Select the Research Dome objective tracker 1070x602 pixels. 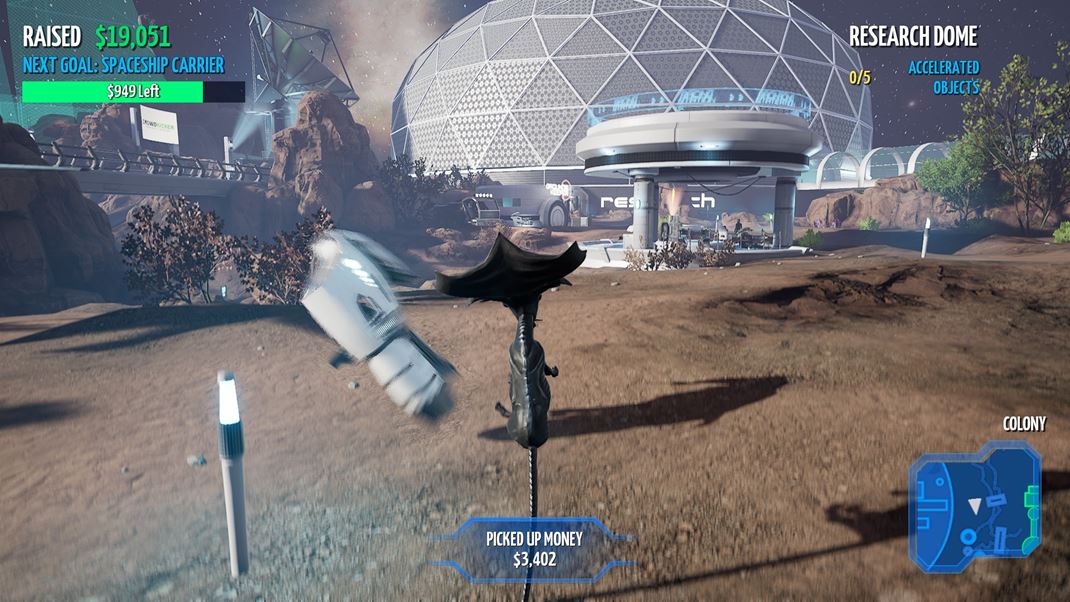tap(912, 37)
